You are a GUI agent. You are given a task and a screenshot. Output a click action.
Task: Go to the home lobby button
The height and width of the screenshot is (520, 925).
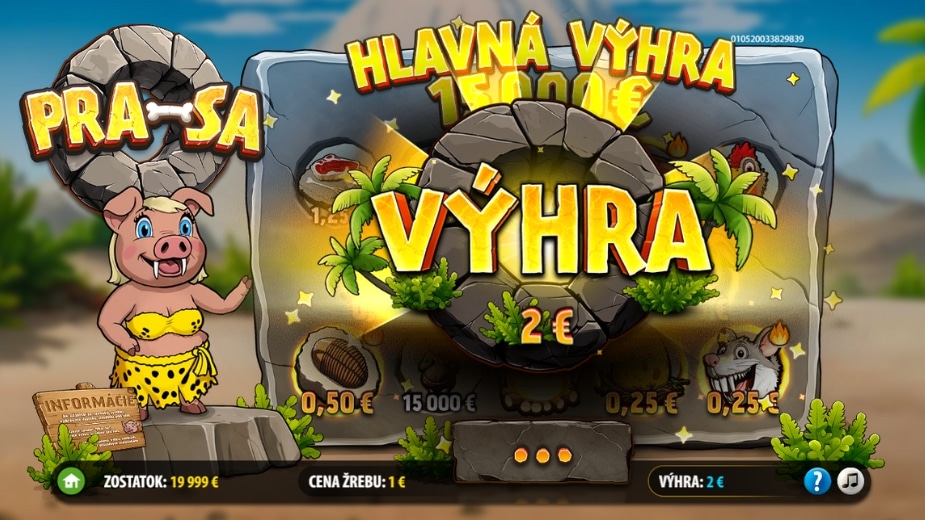(x=71, y=481)
